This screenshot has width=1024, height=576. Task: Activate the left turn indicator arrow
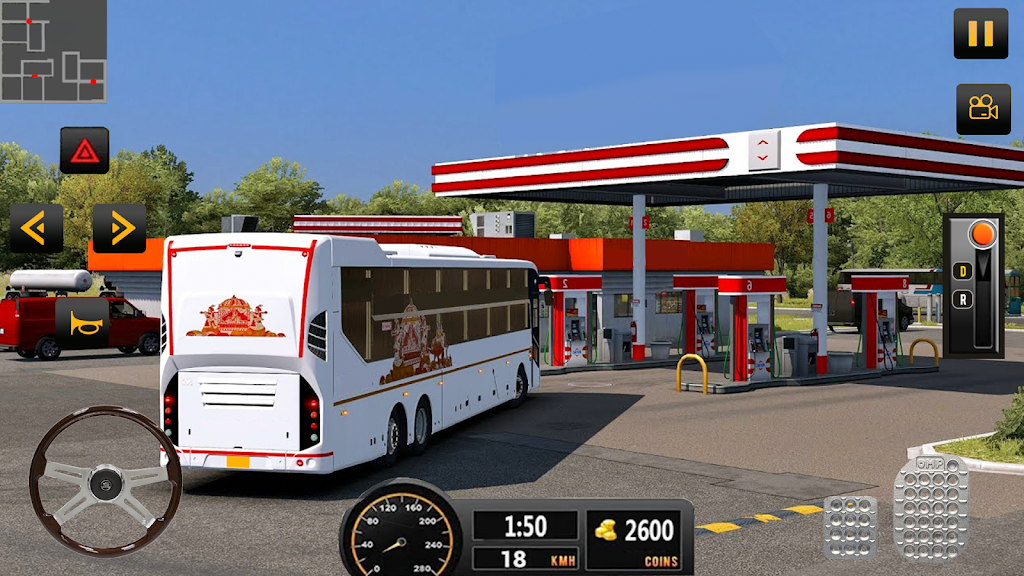click(x=36, y=229)
